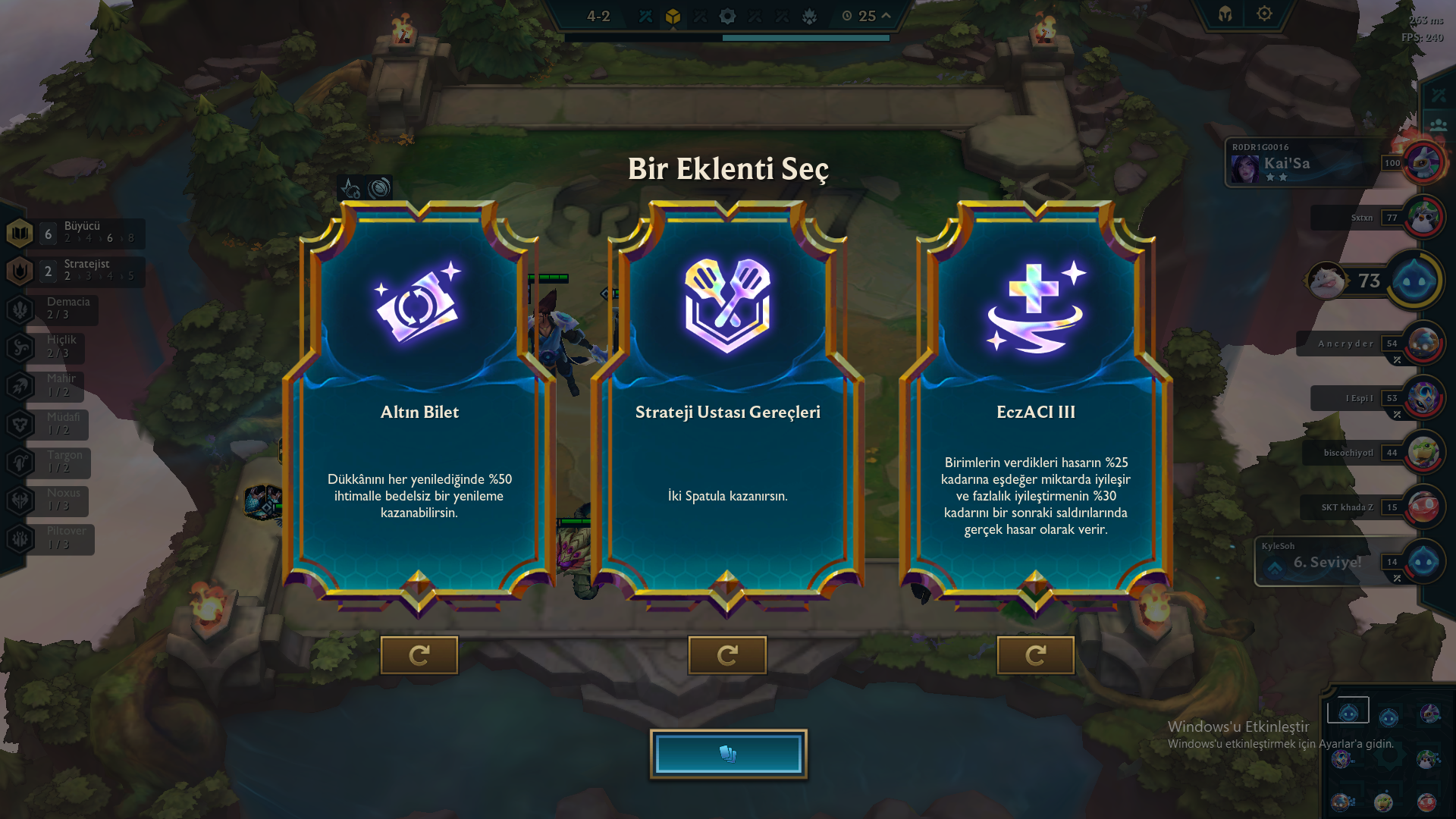Reroll the EczACI III augment
The image size is (1456, 819).
click(1035, 655)
